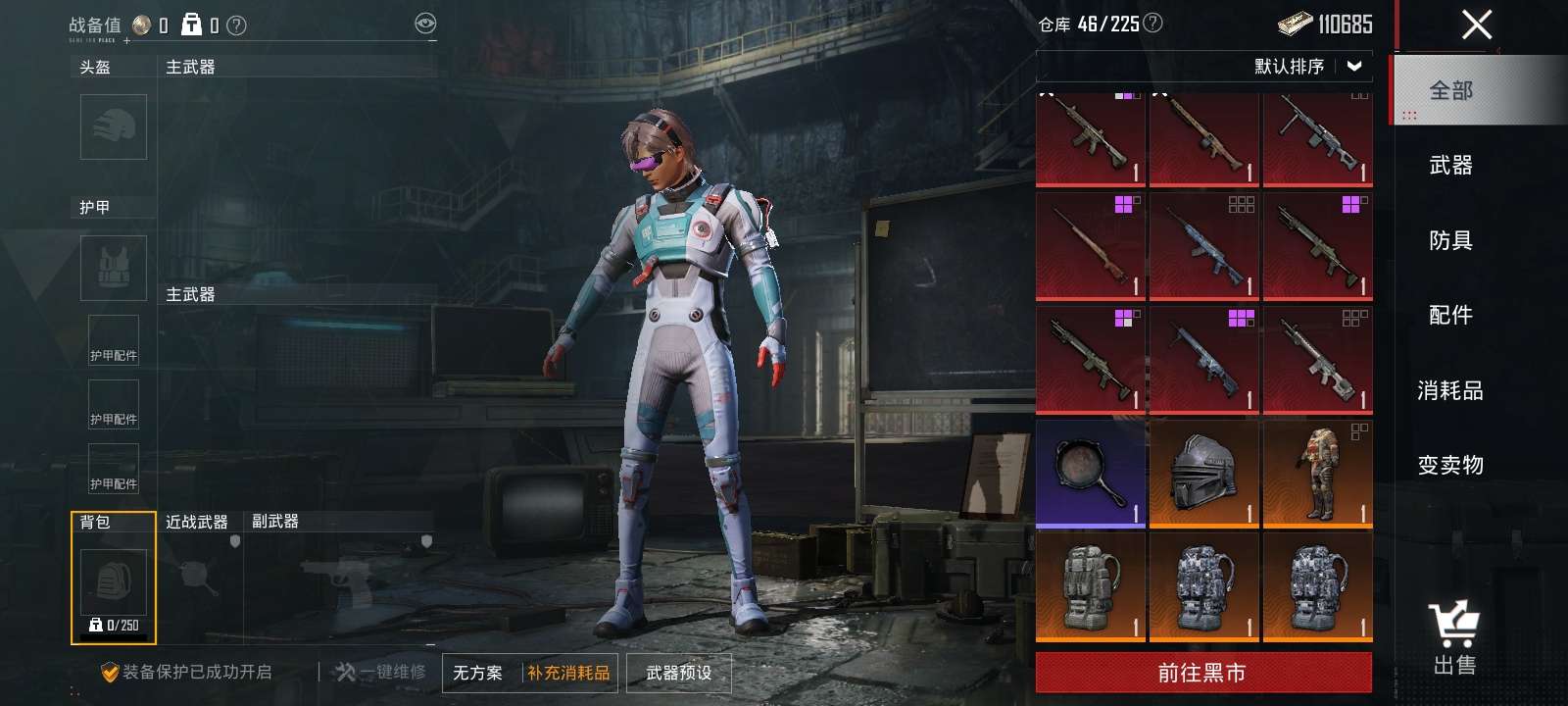Open the 无方案 loadout plan selector

pyautogui.click(x=478, y=673)
